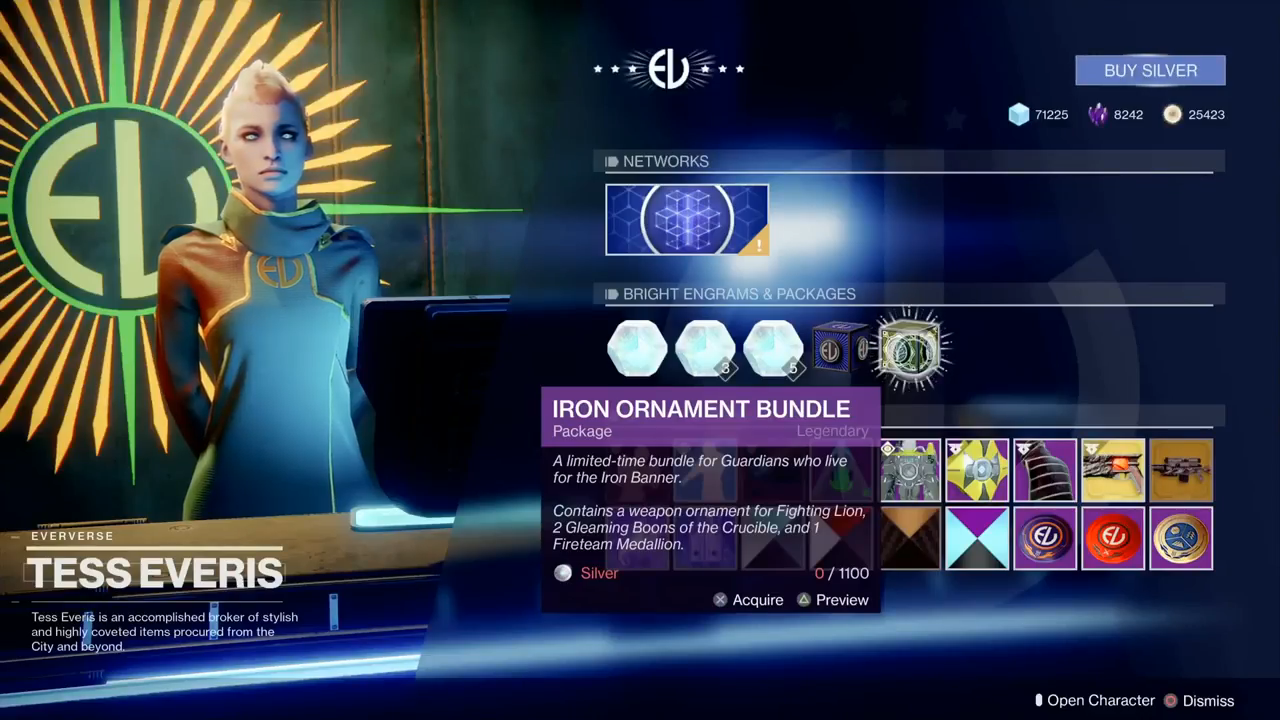Screen dimensions: 1280x720
Task: Select the rifle ornament on gold background
Action: click(x=1181, y=470)
